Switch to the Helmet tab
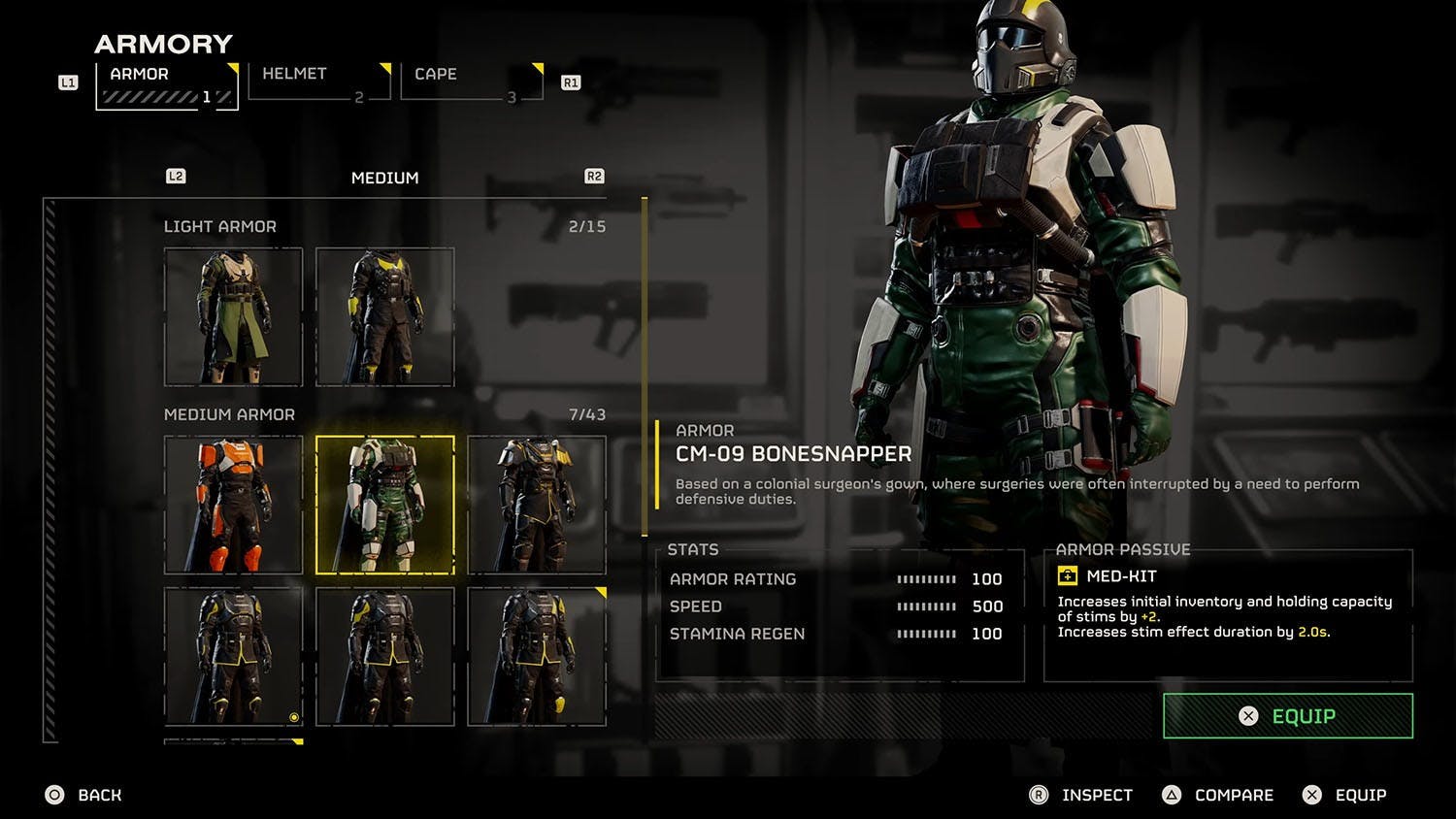 318,82
